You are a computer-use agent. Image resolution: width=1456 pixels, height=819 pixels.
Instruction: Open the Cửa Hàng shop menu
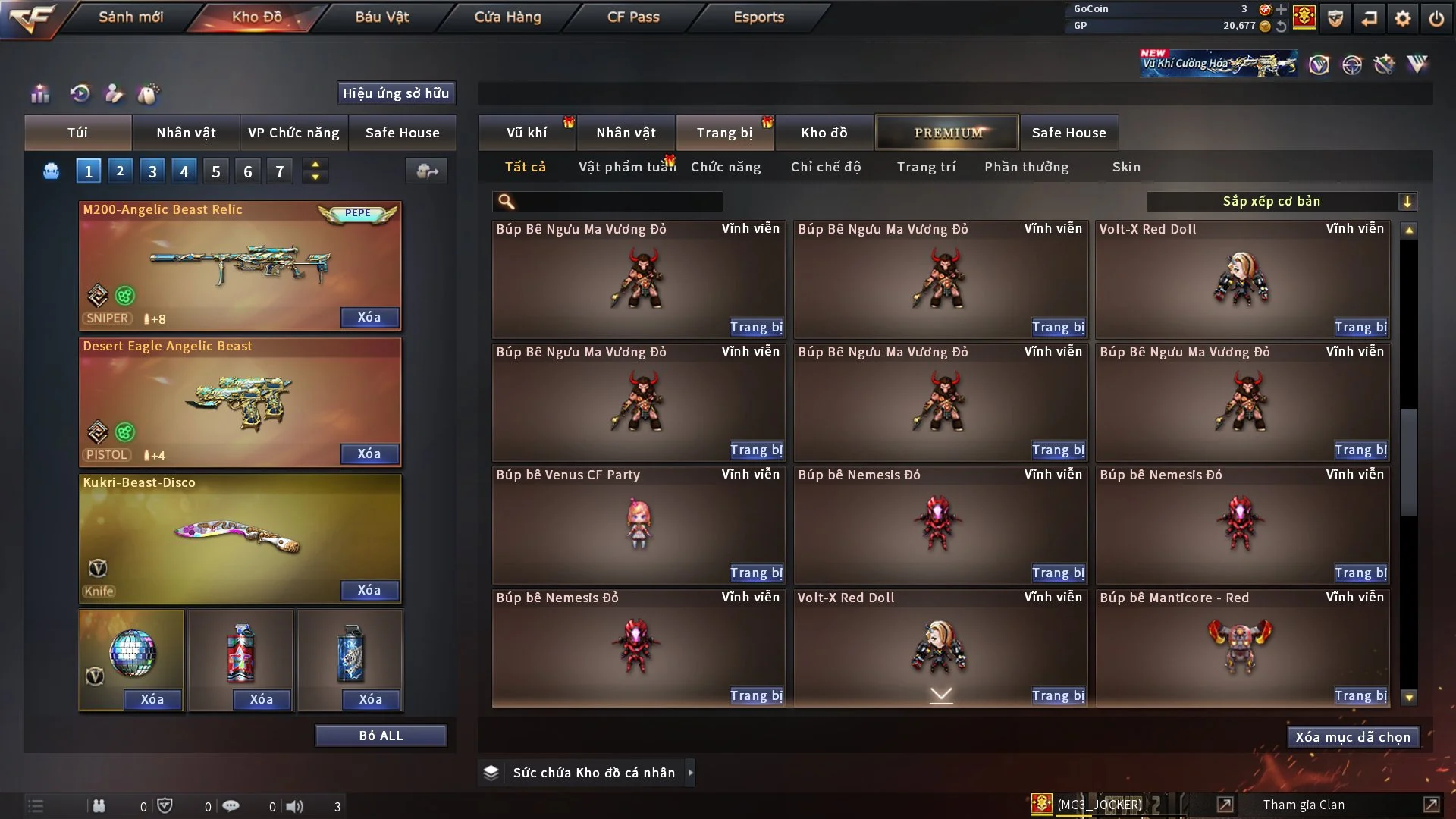[507, 17]
